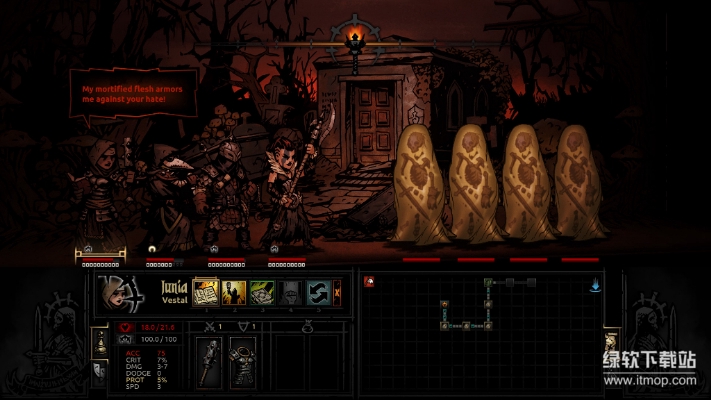Activate the swap position arrows skill
711x400 pixels.
point(318,292)
